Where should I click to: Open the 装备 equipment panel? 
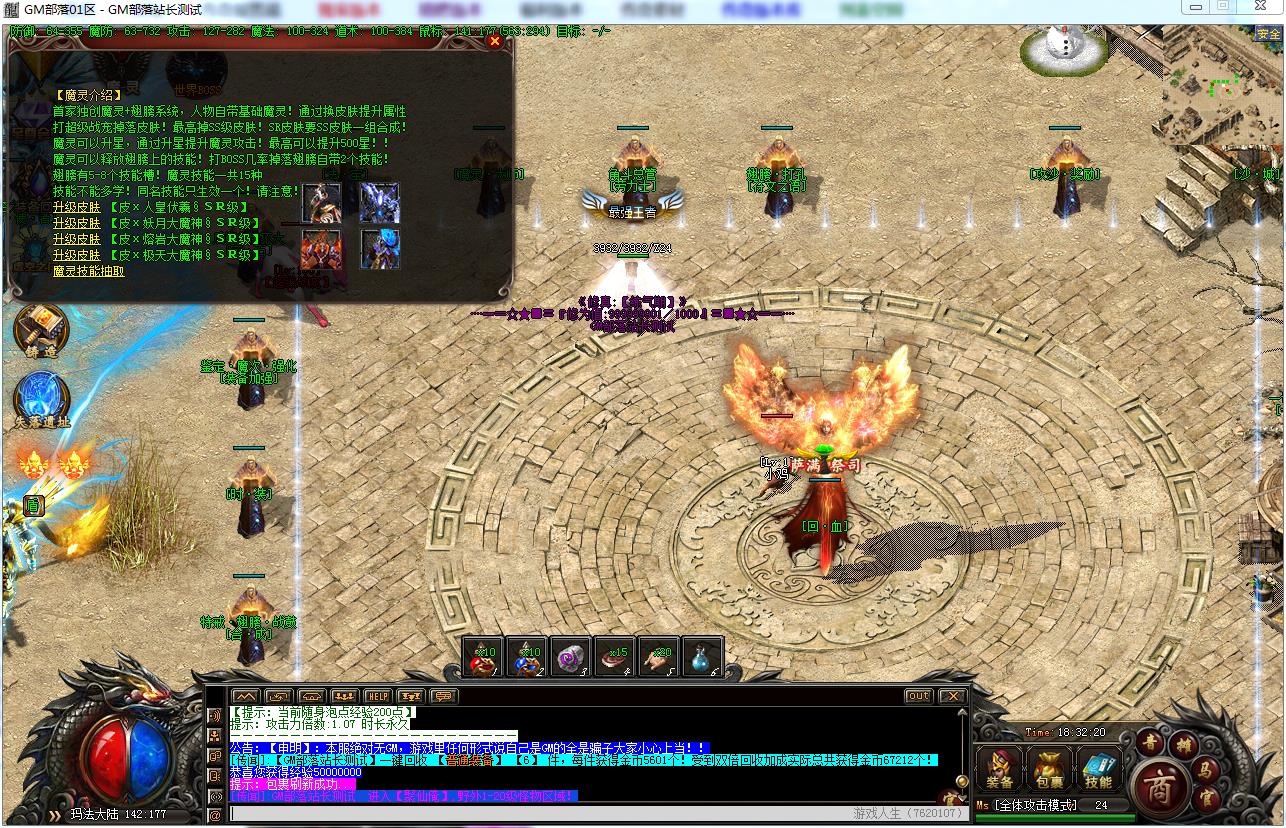click(x=999, y=768)
